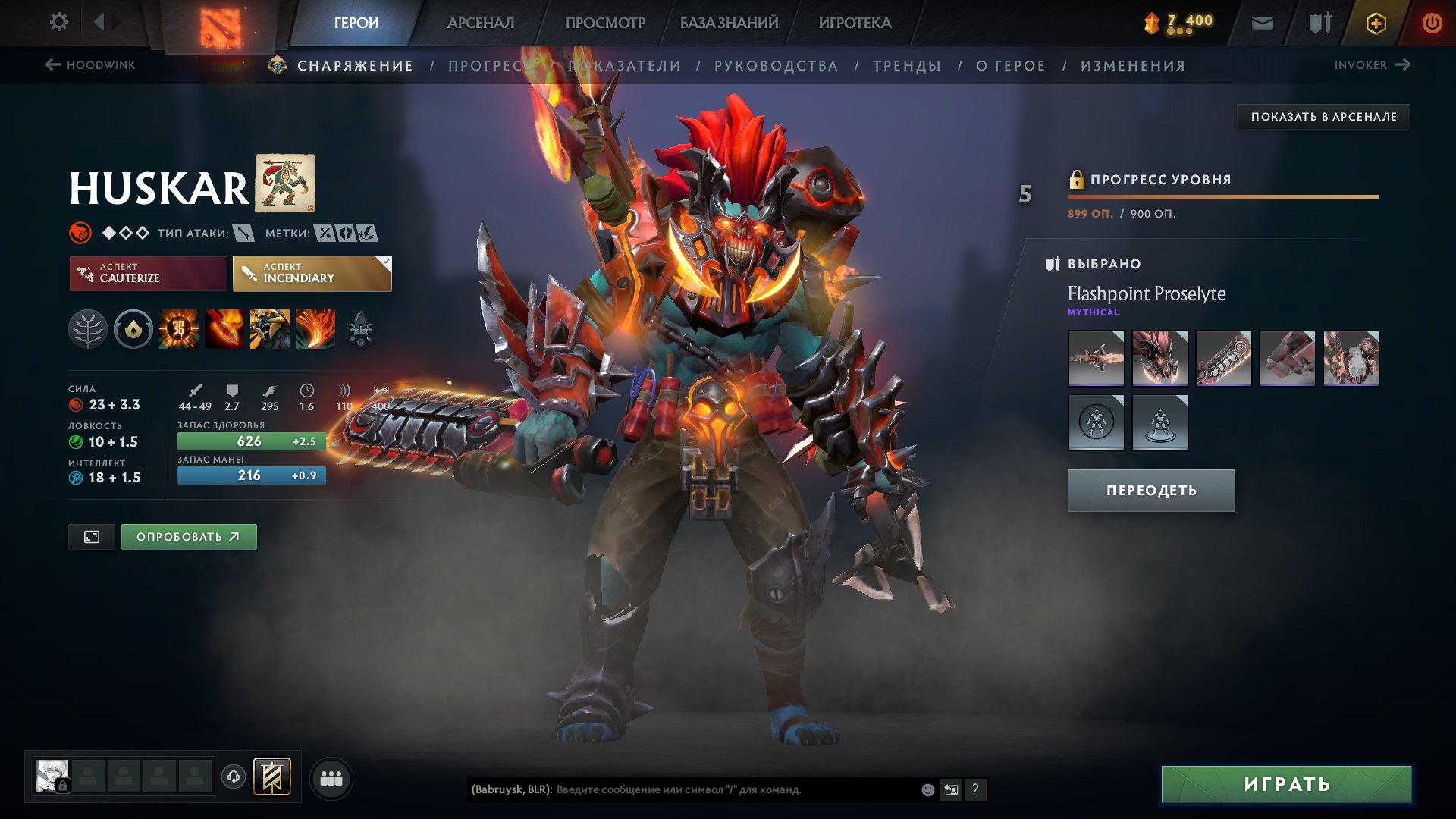Click the golden facet droplet icon
Viewport: 1456px width, 819px height.
coord(133,328)
